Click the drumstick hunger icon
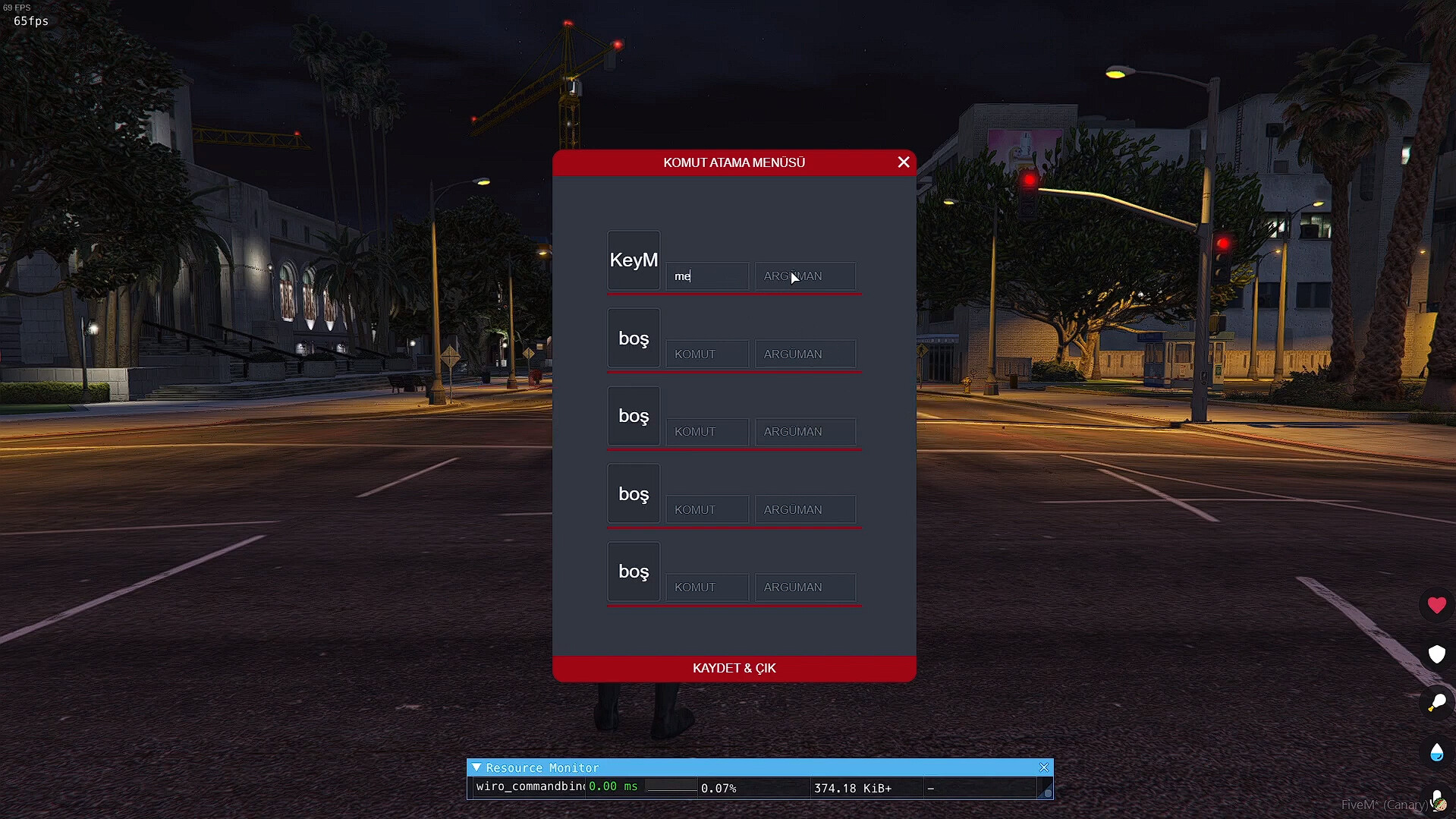1456x819 pixels. pyautogui.click(x=1436, y=702)
